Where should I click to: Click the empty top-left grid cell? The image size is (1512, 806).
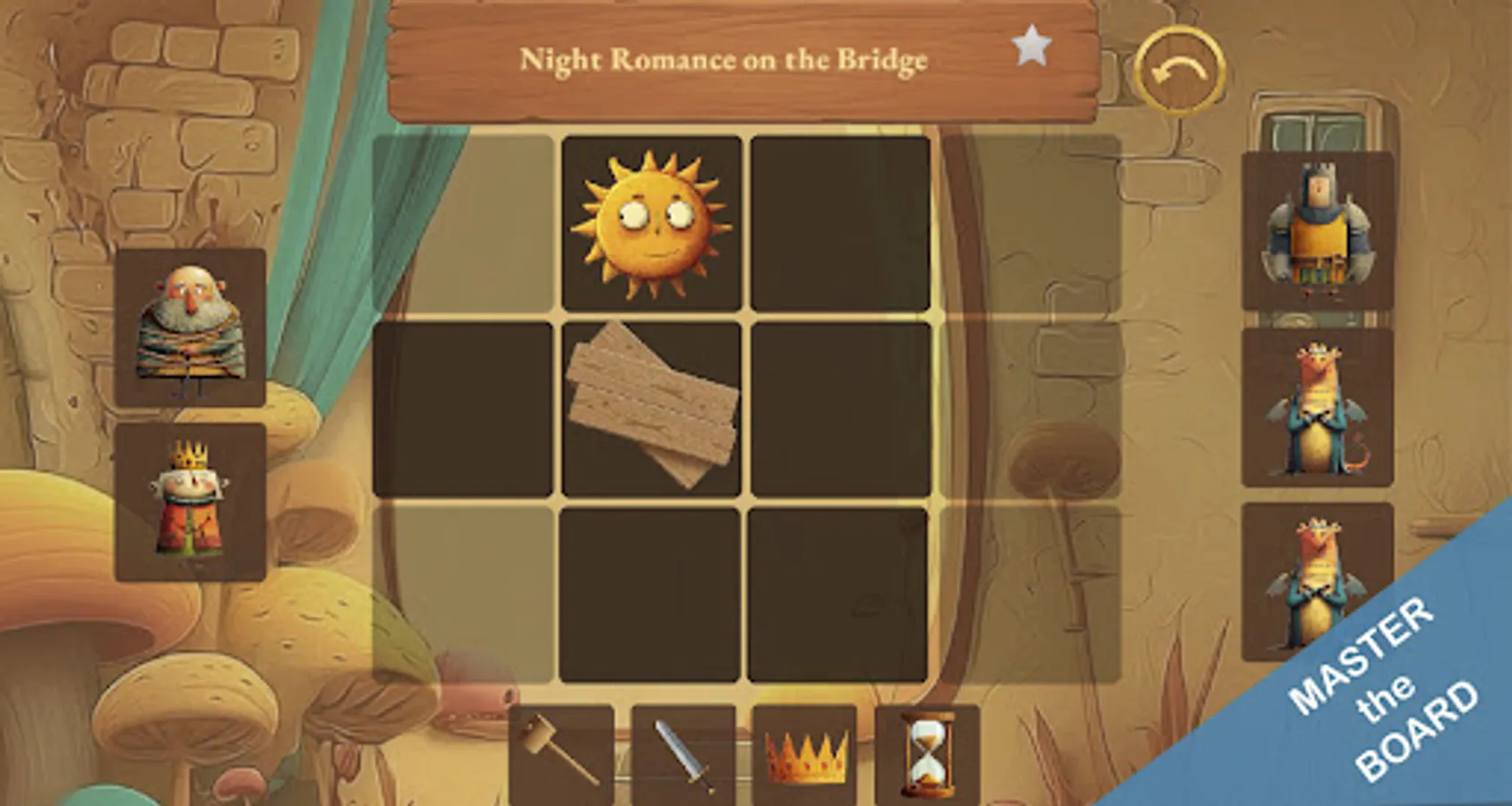[466, 224]
